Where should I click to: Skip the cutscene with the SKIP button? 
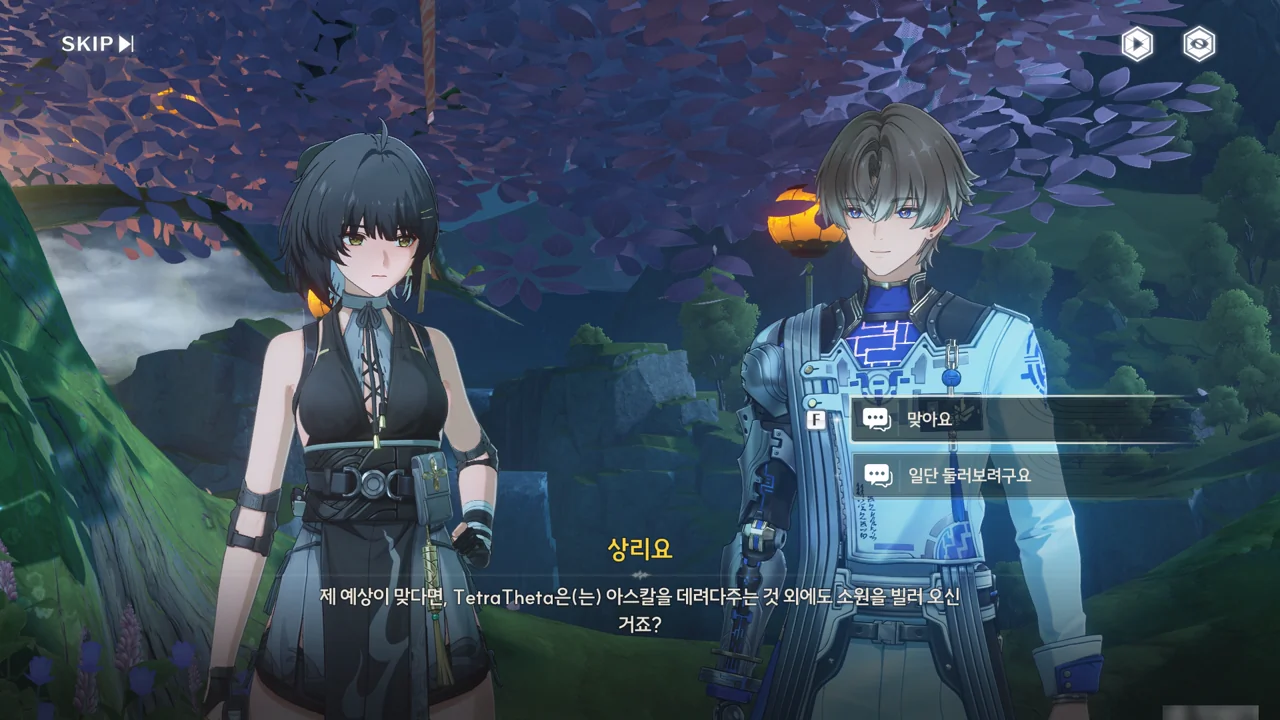(x=97, y=44)
